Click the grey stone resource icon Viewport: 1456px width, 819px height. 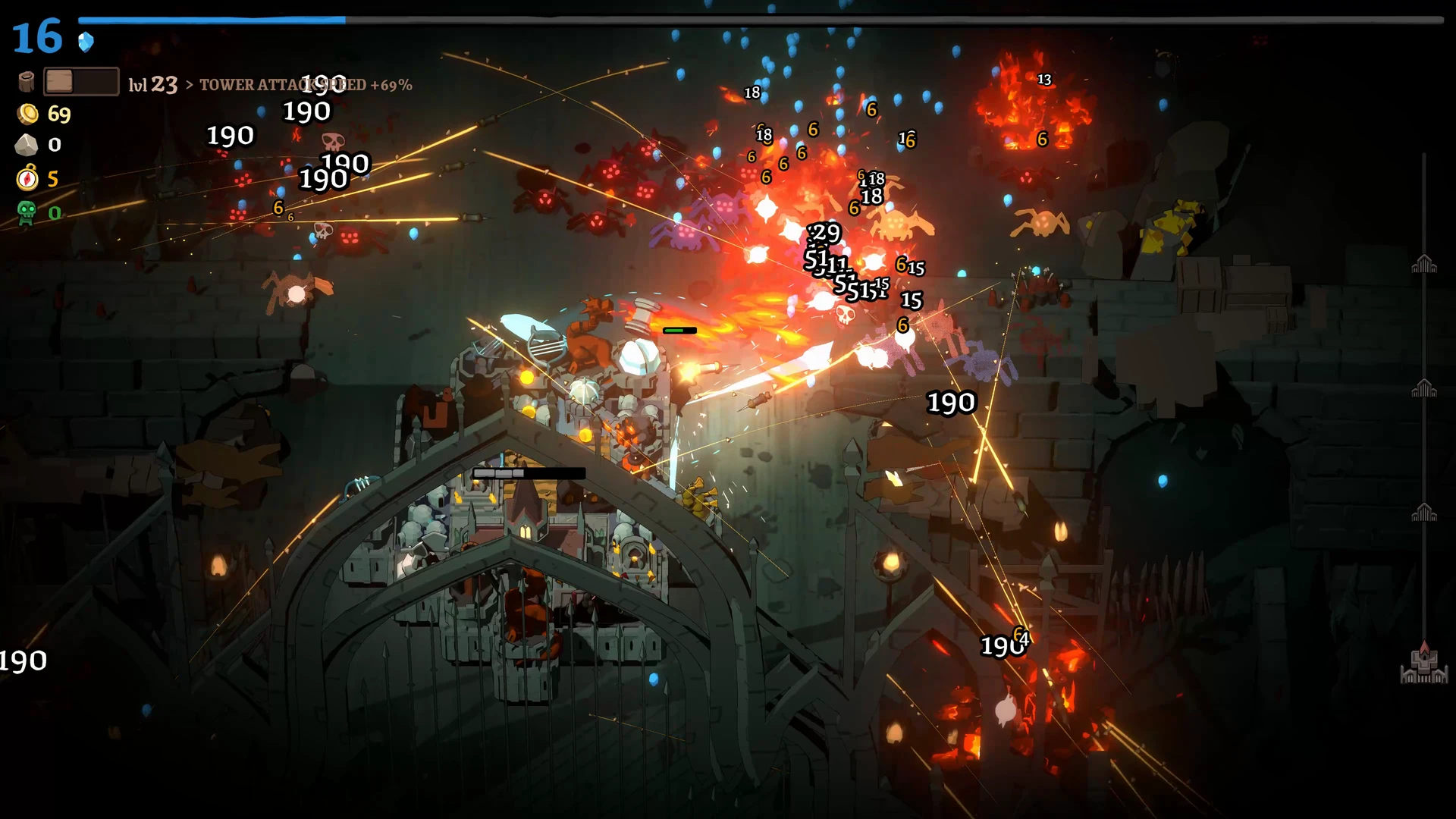pos(27,145)
